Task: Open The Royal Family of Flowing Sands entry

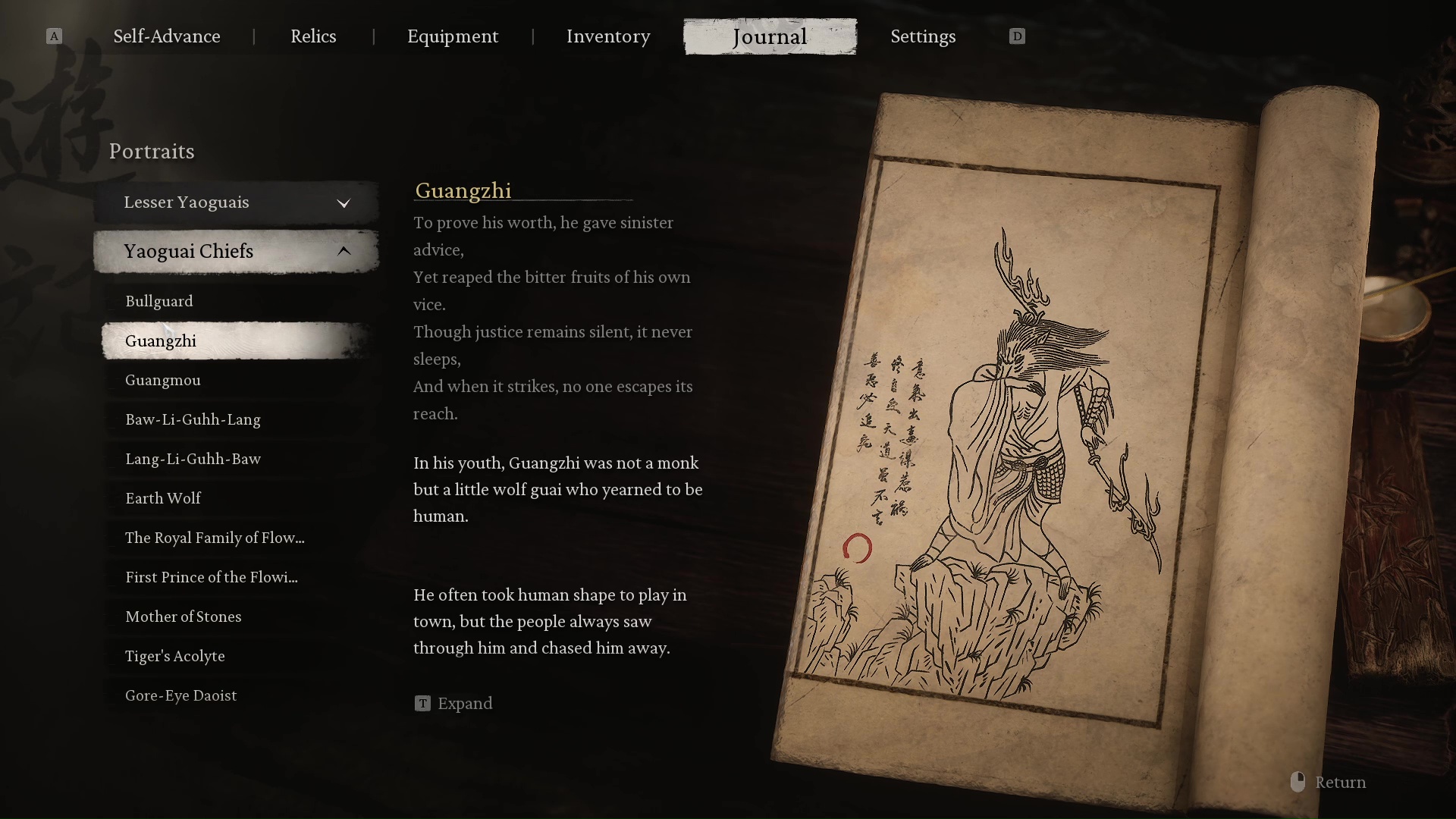Action: (215, 538)
